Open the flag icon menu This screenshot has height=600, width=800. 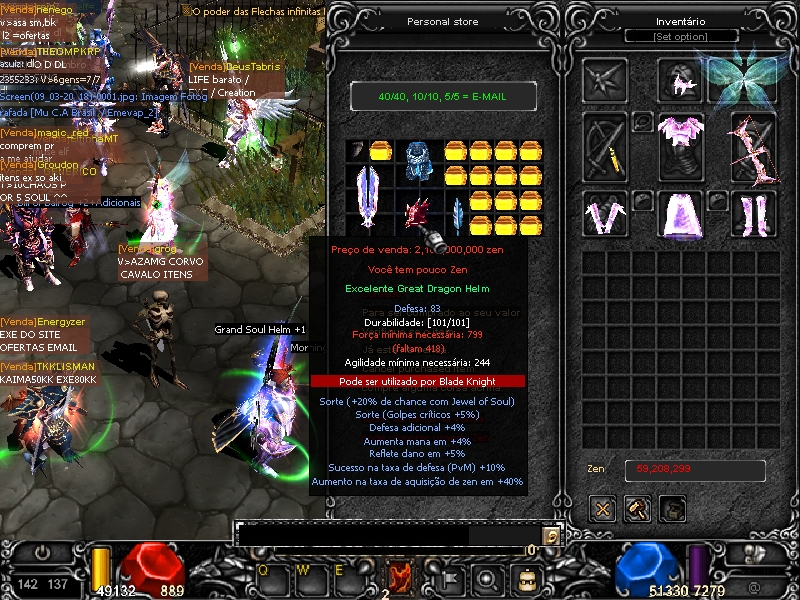pos(449,577)
